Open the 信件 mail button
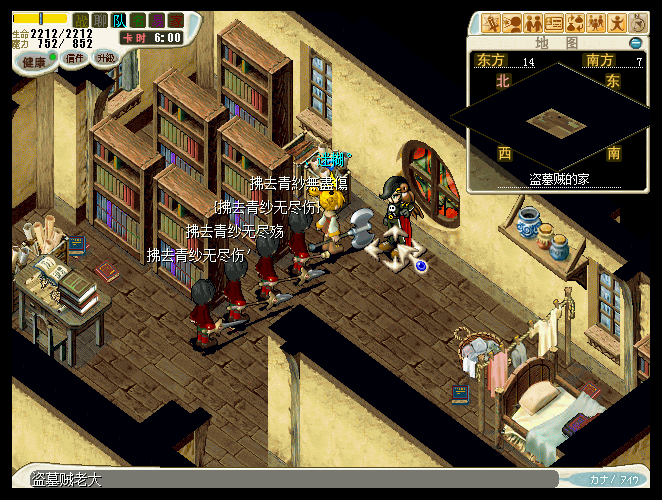Viewport: 662px width, 500px height. click(x=75, y=58)
